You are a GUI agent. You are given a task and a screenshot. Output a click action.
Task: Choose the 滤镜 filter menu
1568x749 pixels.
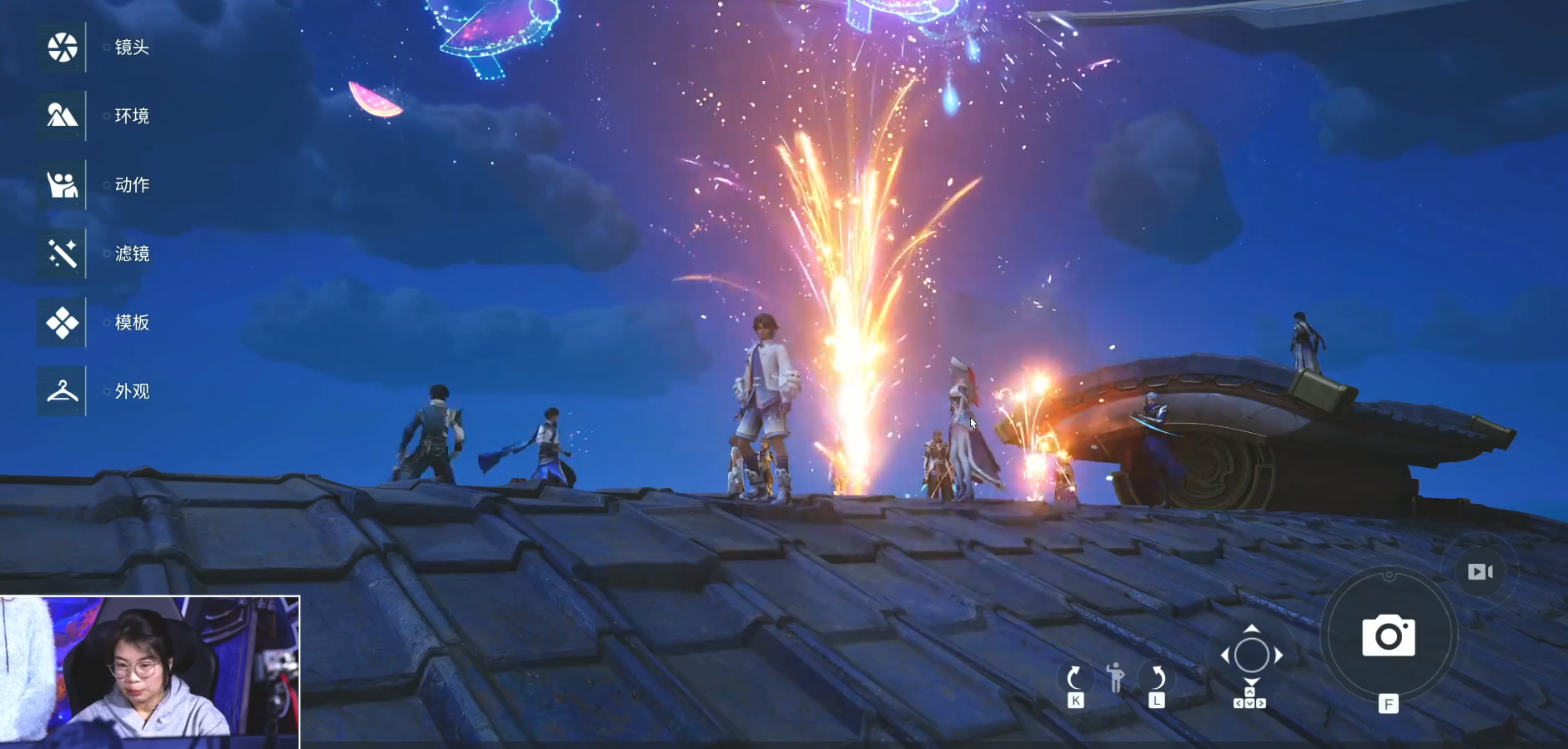click(x=63, y=254)
